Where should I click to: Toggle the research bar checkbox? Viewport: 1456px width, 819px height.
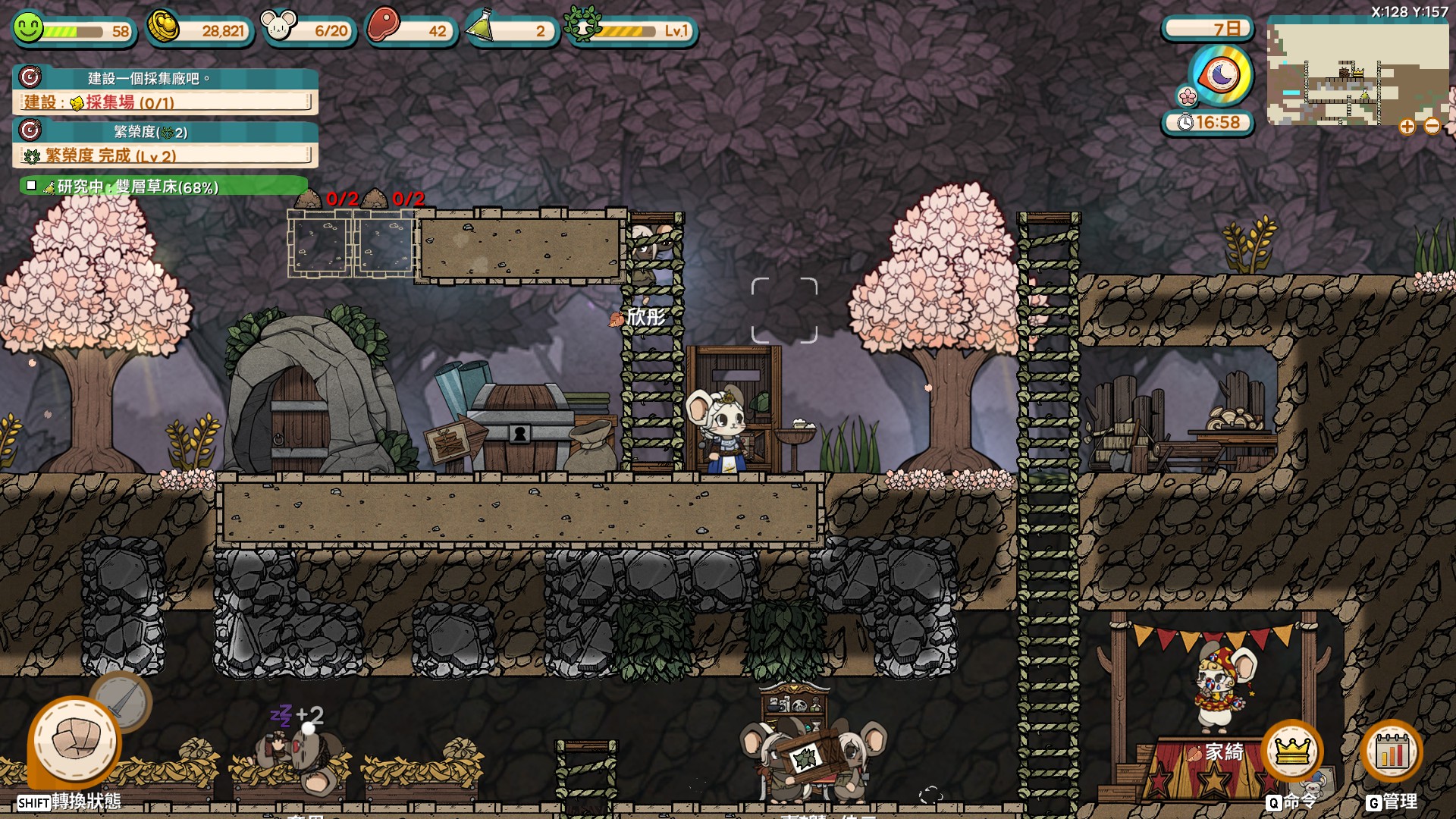[31, 185]
